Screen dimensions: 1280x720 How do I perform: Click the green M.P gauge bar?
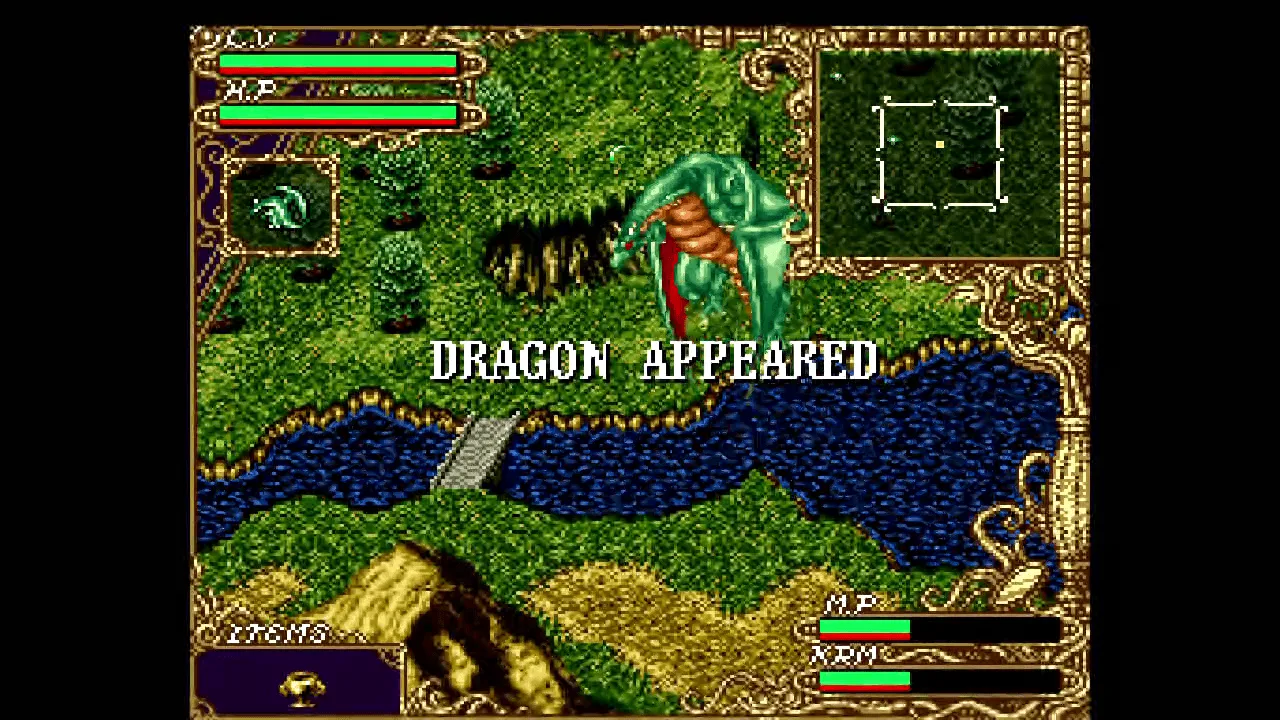(x=865, y=628)
